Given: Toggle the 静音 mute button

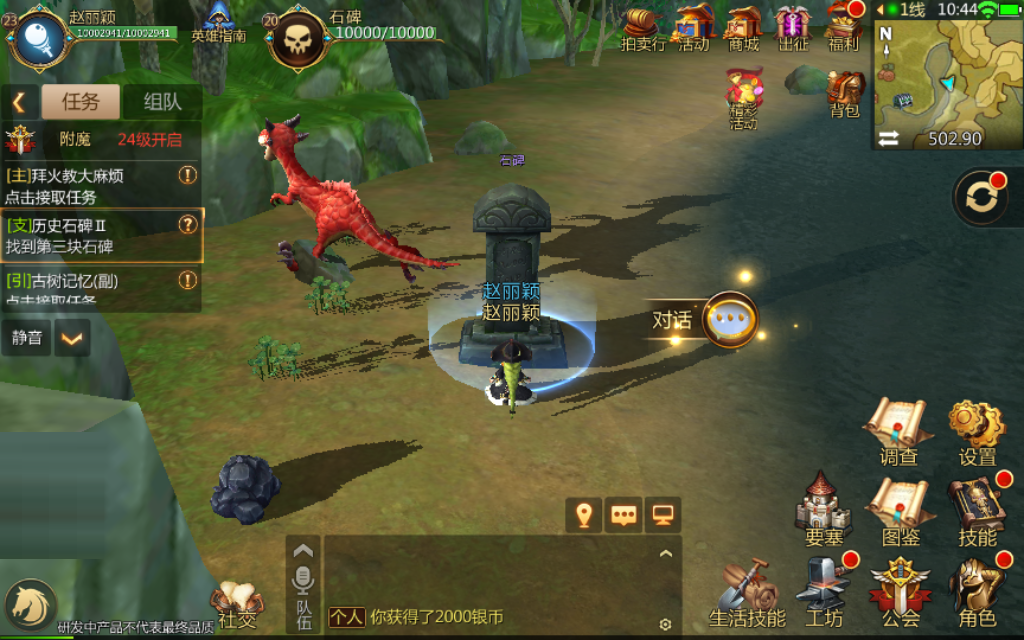Looking at the screenshot, I should pos(27,338).
